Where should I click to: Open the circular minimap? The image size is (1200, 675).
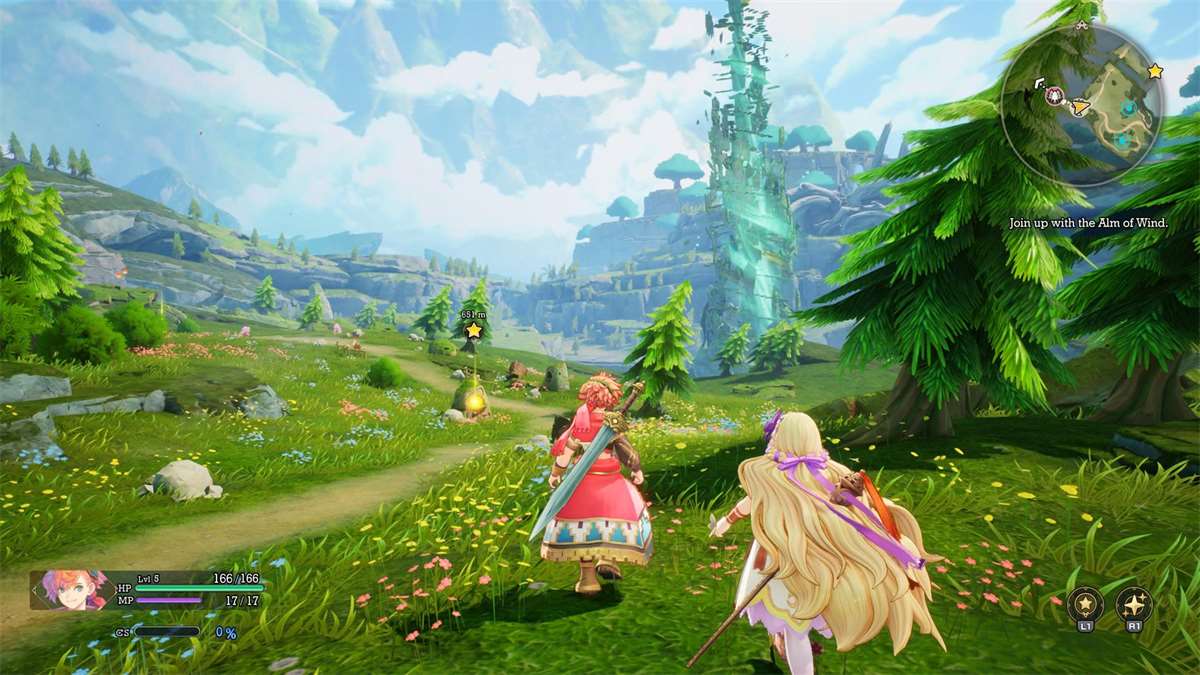pyautogui.click(x=1082, y=105)
